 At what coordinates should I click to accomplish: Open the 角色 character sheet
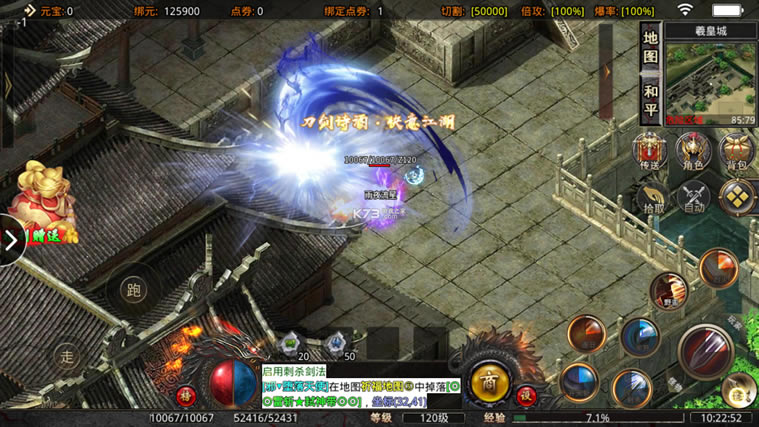pos(693,152)
